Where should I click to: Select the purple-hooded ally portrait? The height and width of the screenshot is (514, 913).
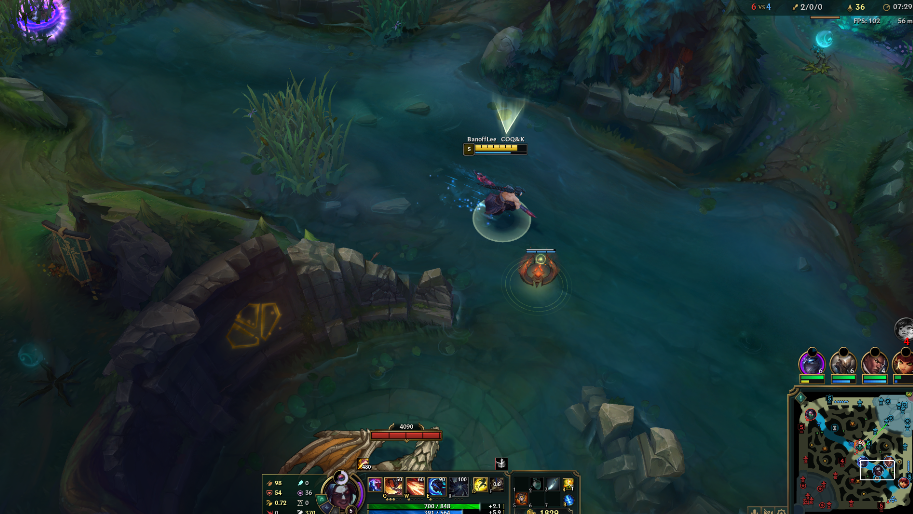[811, 362]
